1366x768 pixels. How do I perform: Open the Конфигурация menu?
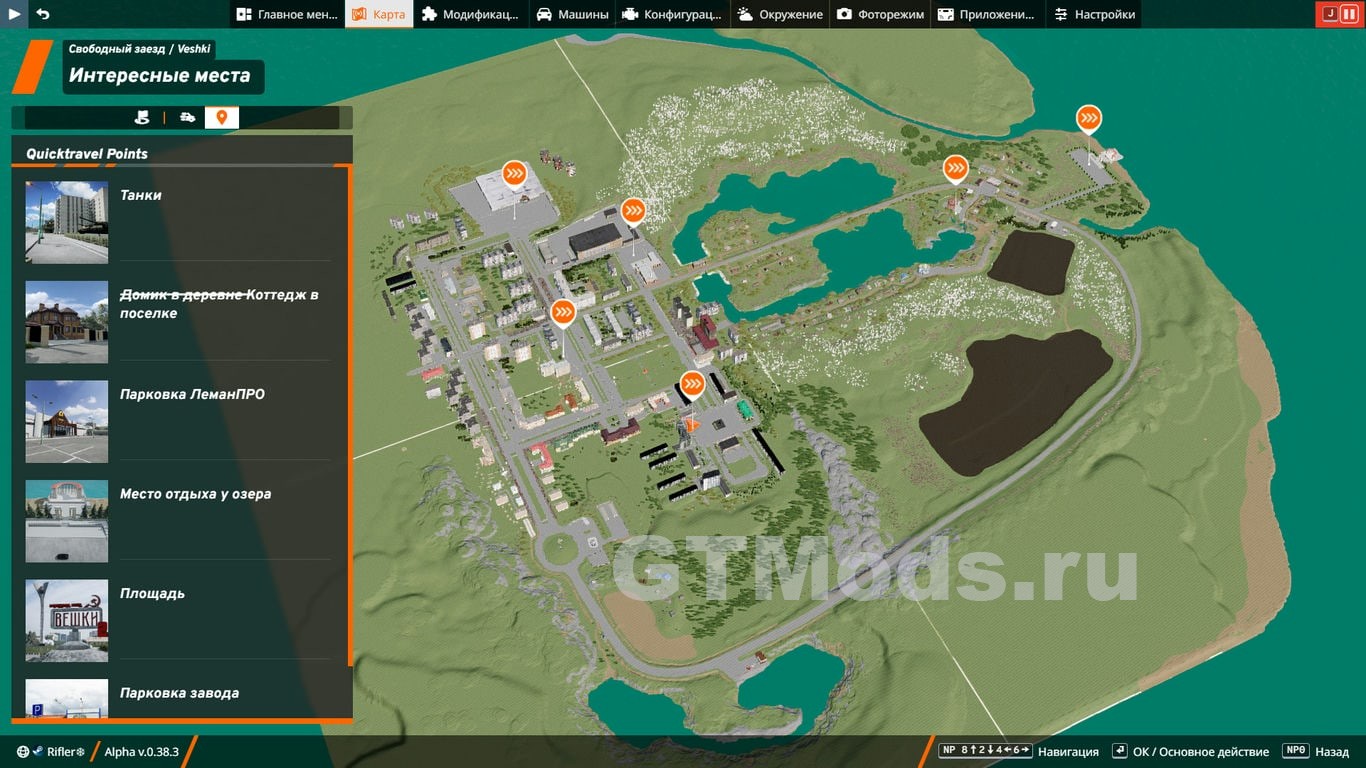click(x=671, y=14)
